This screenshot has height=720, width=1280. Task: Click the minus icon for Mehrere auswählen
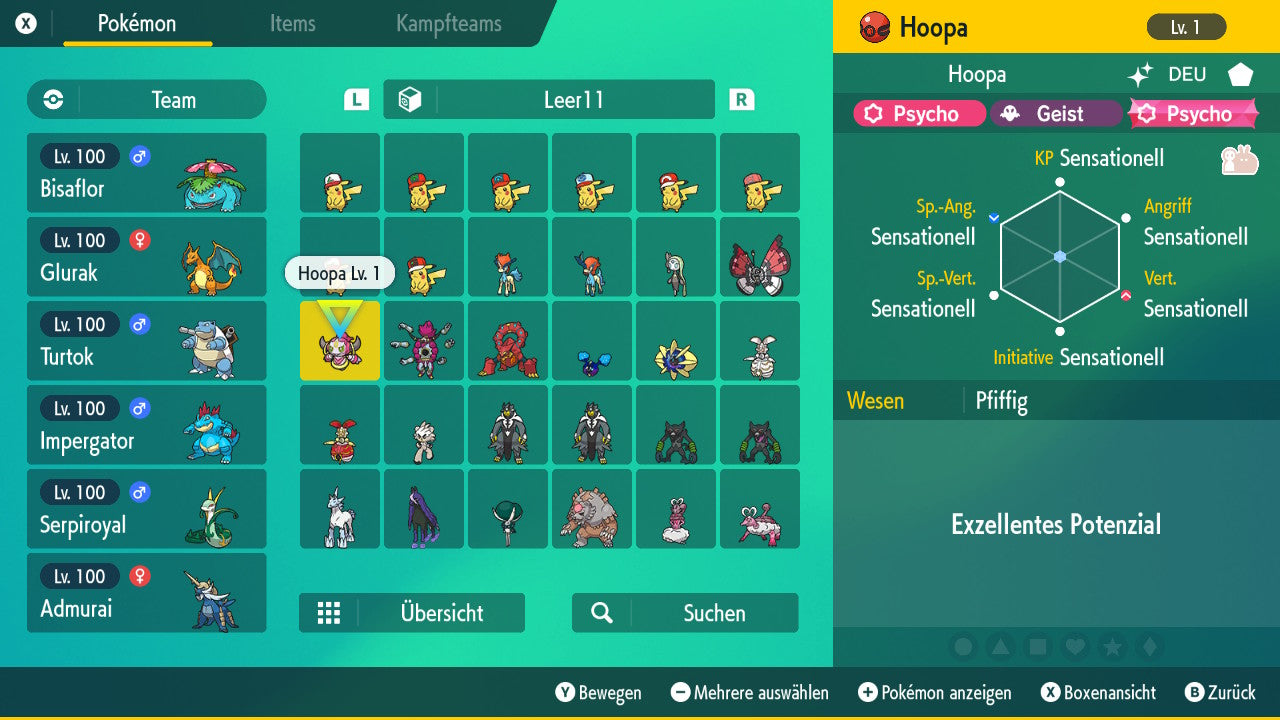(x=683, y=692)
